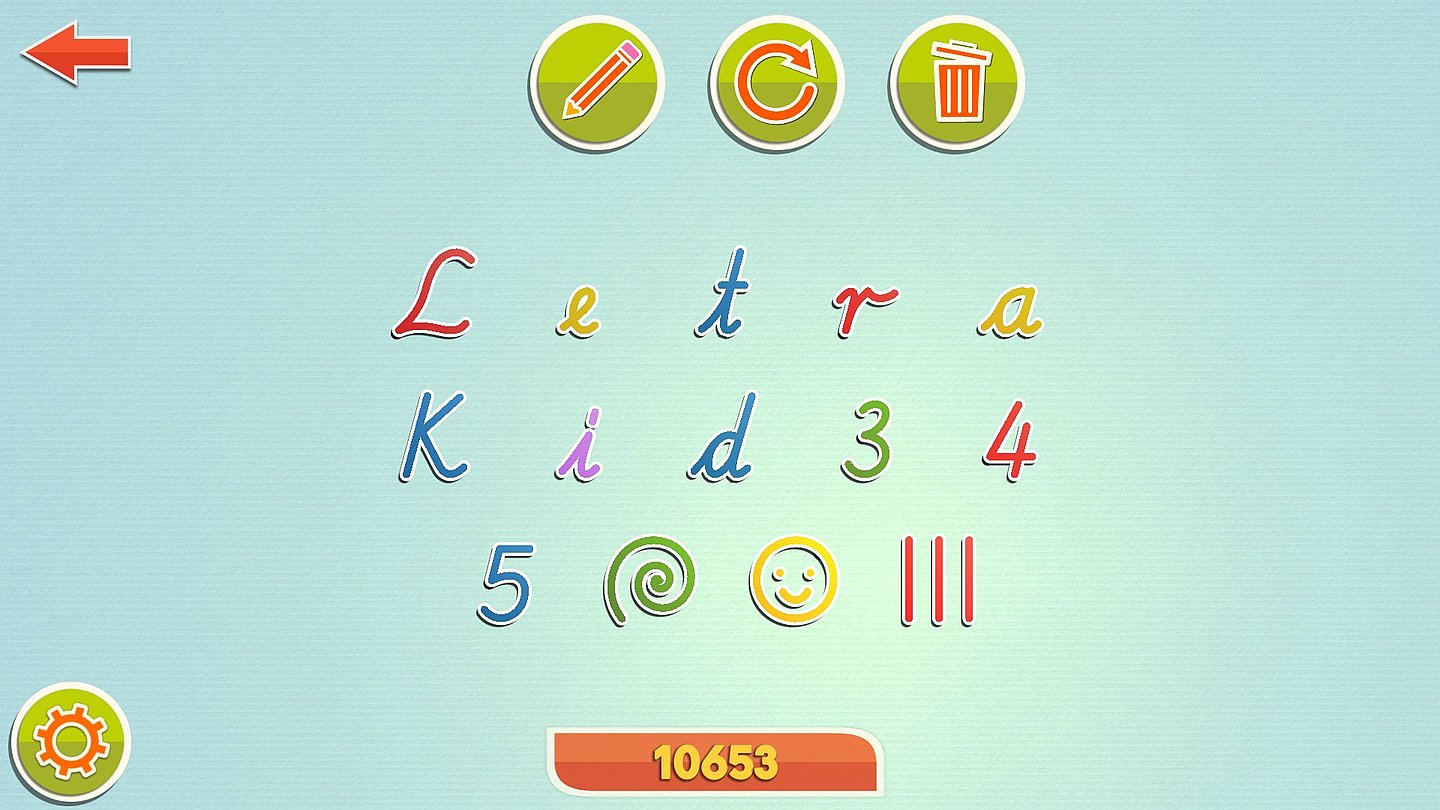Select the red cursive letter L

435,295
